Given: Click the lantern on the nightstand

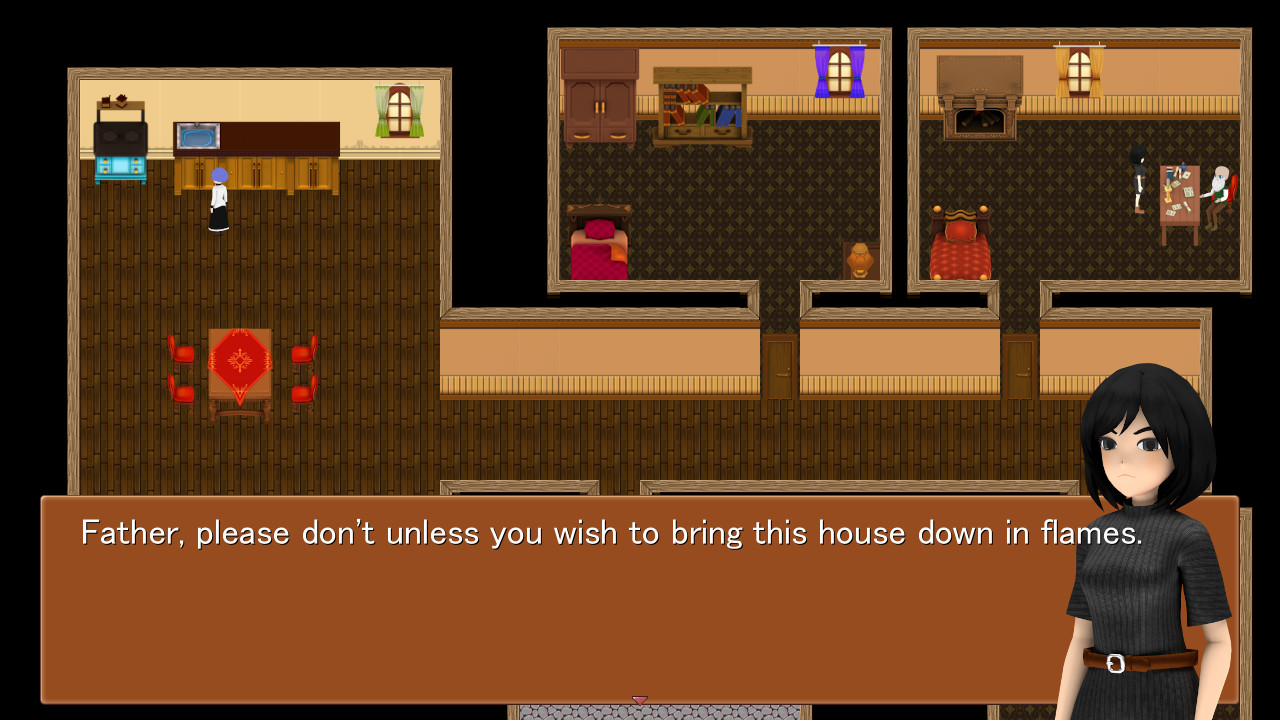Looking at the screenshot, I should coord(858,260).
